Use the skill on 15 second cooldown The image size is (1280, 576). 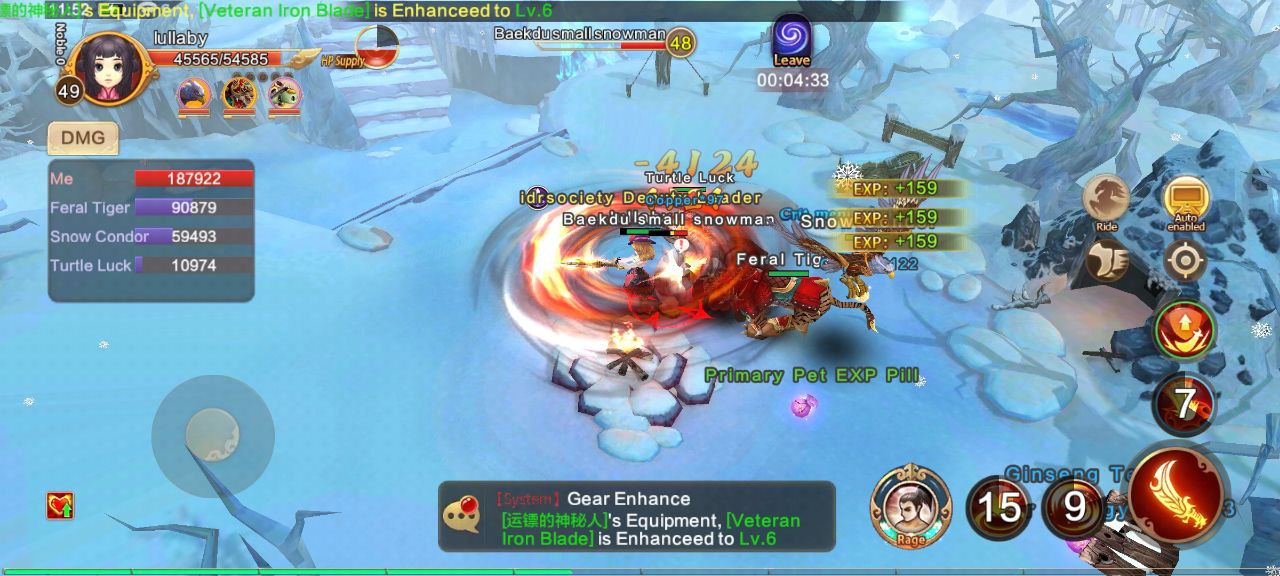[x=998, y=508]
